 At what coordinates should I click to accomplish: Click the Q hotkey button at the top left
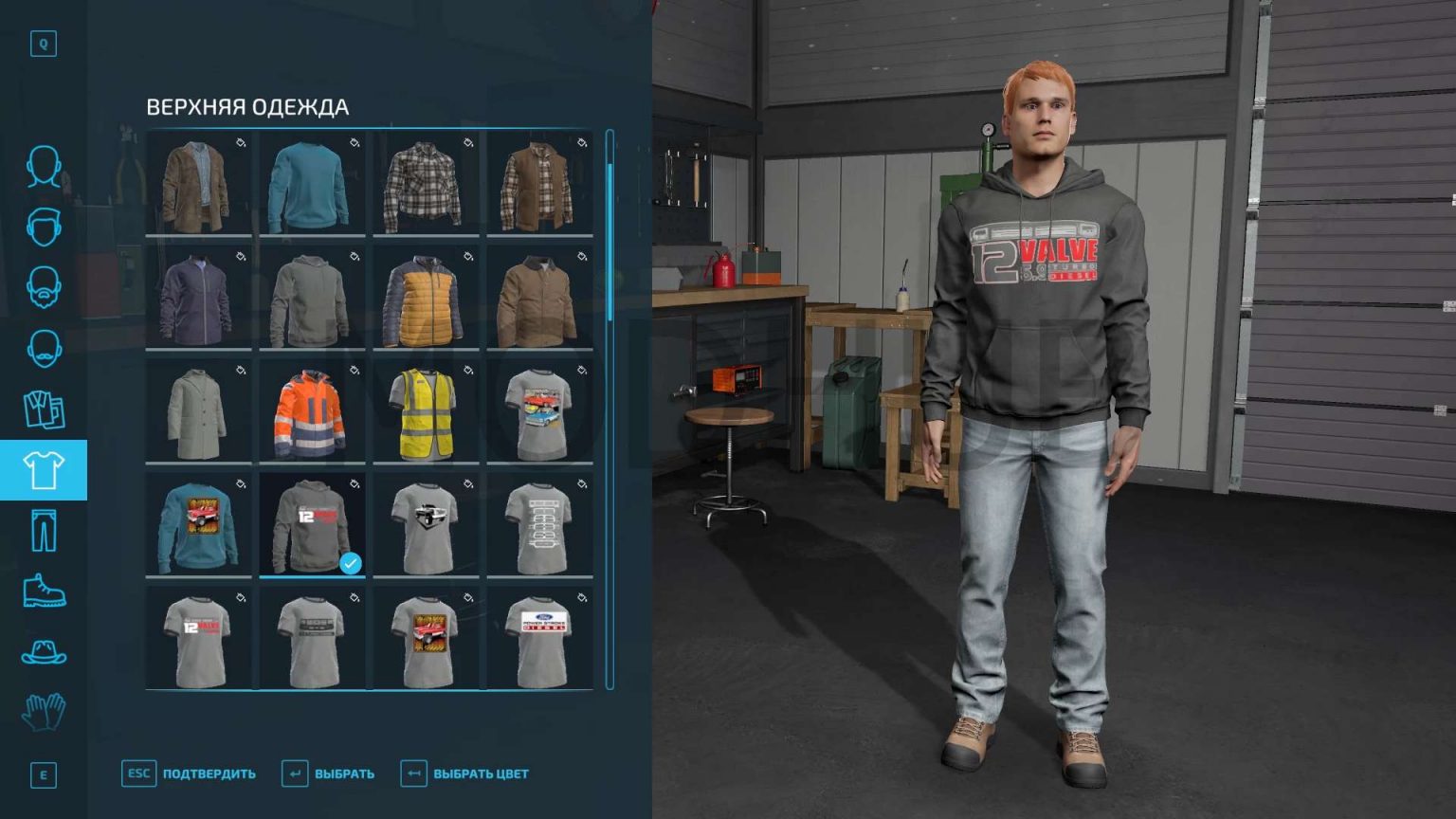[x=42, y=44]
